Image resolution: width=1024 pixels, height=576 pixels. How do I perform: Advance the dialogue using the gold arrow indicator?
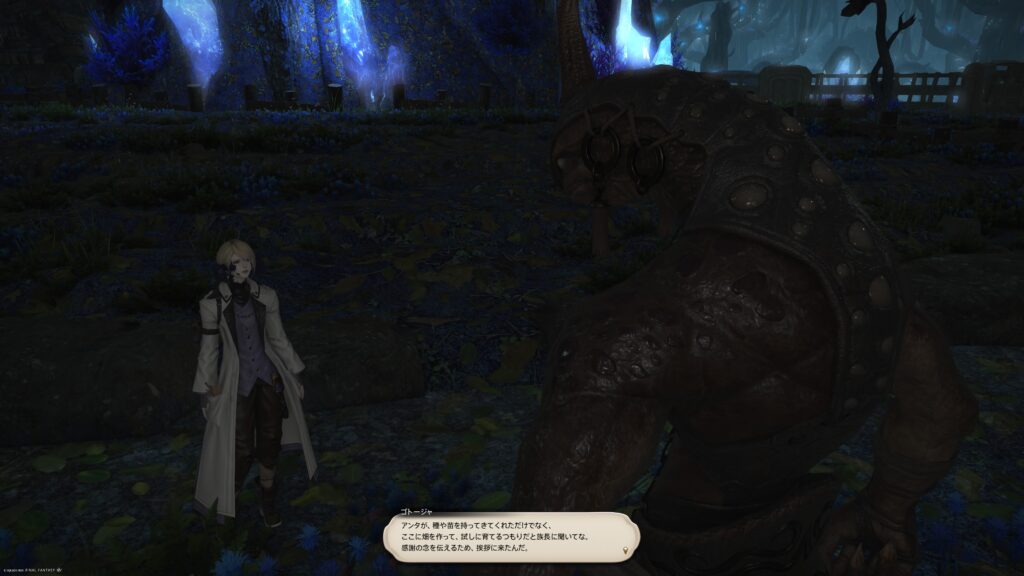click(x=627, y=550)
